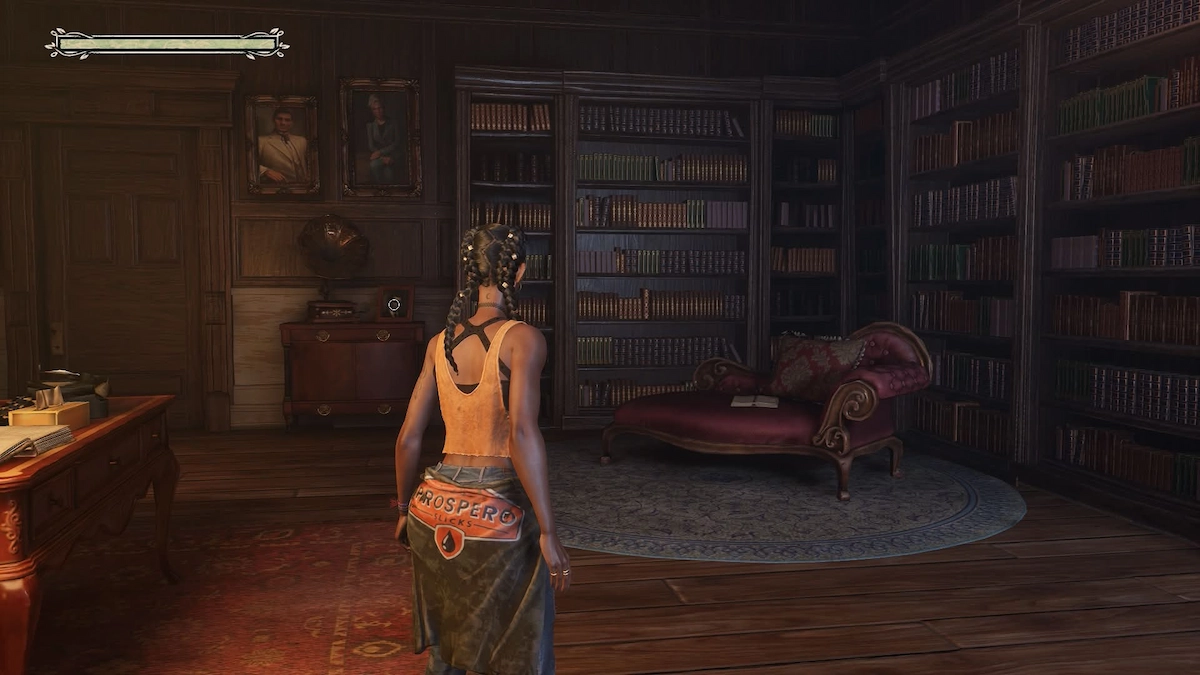The width and height of the screenshot is (1200, 675).
Task: Select the circular interaction marker on the photo frame
Action: [x=394, y=303]
